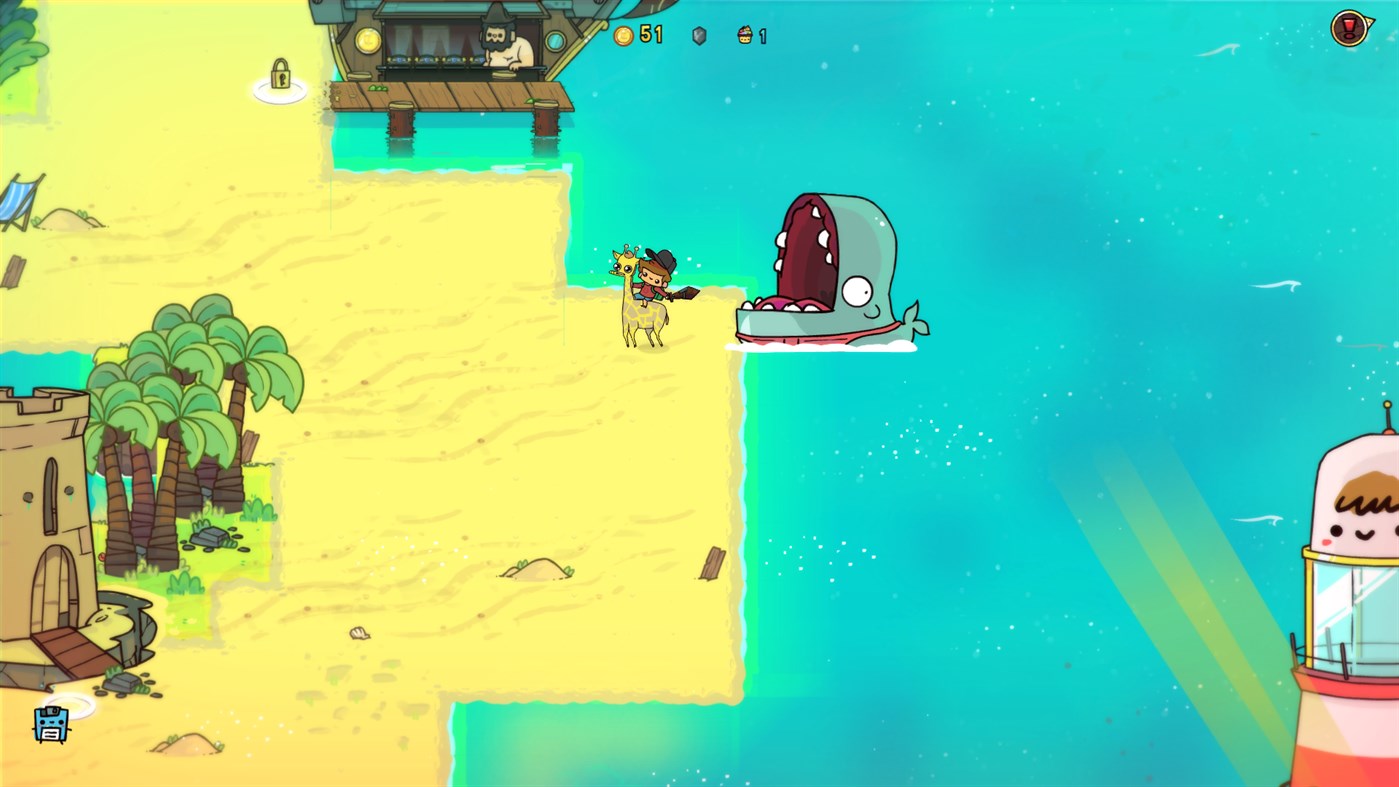The image size is (1399, 787).
Task: Click the coin count reading 51
Action: (651, 34)
